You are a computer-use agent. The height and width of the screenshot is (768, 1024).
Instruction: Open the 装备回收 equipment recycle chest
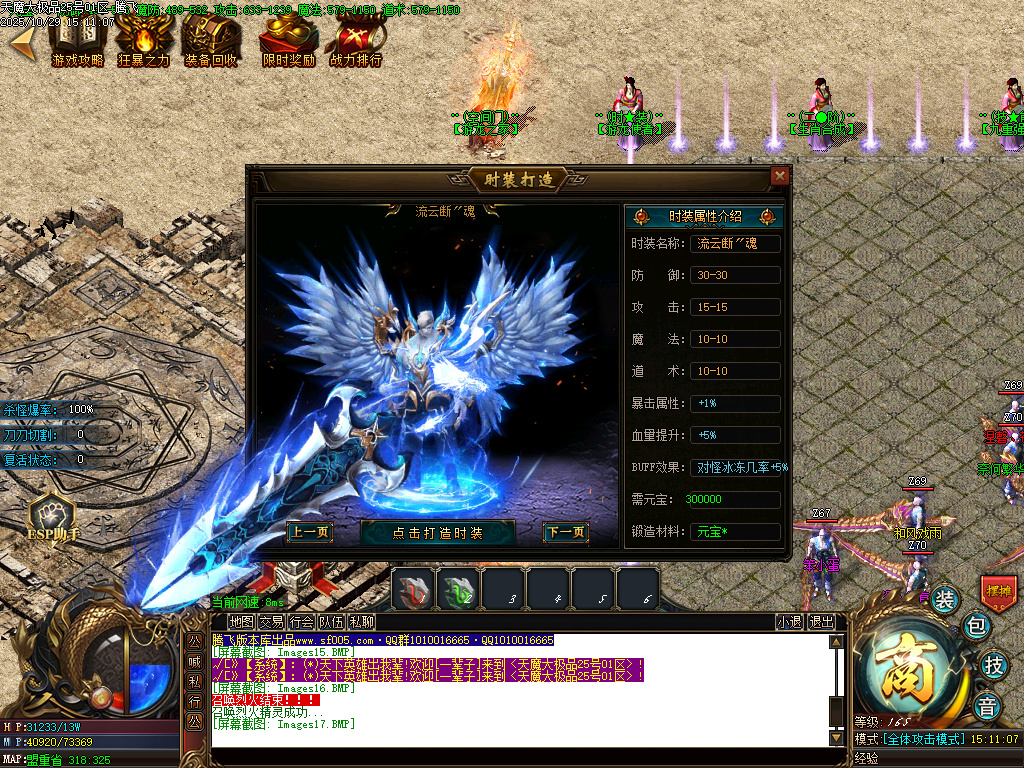tap(211, 42)
